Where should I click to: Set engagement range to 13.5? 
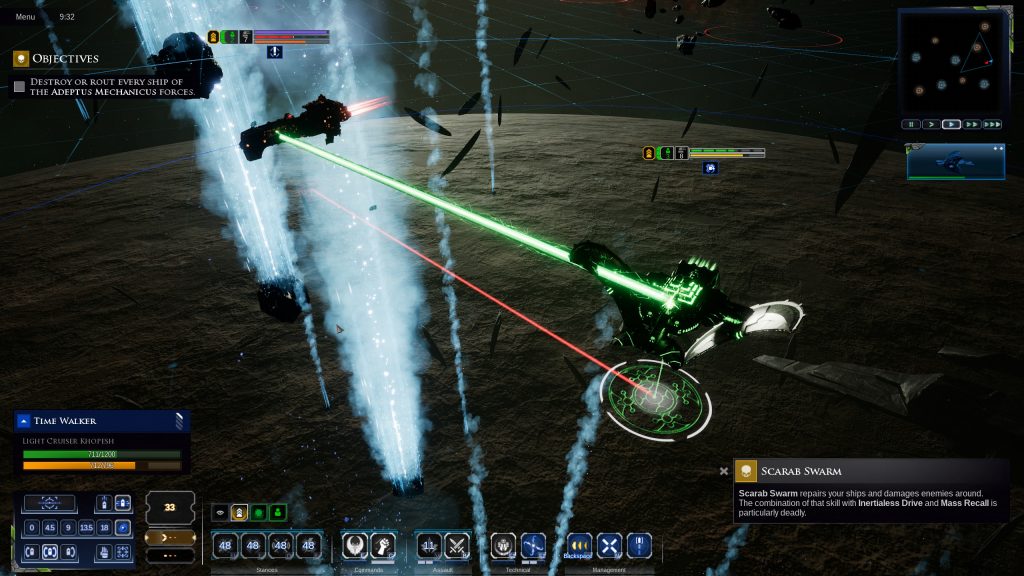point(85,528)
